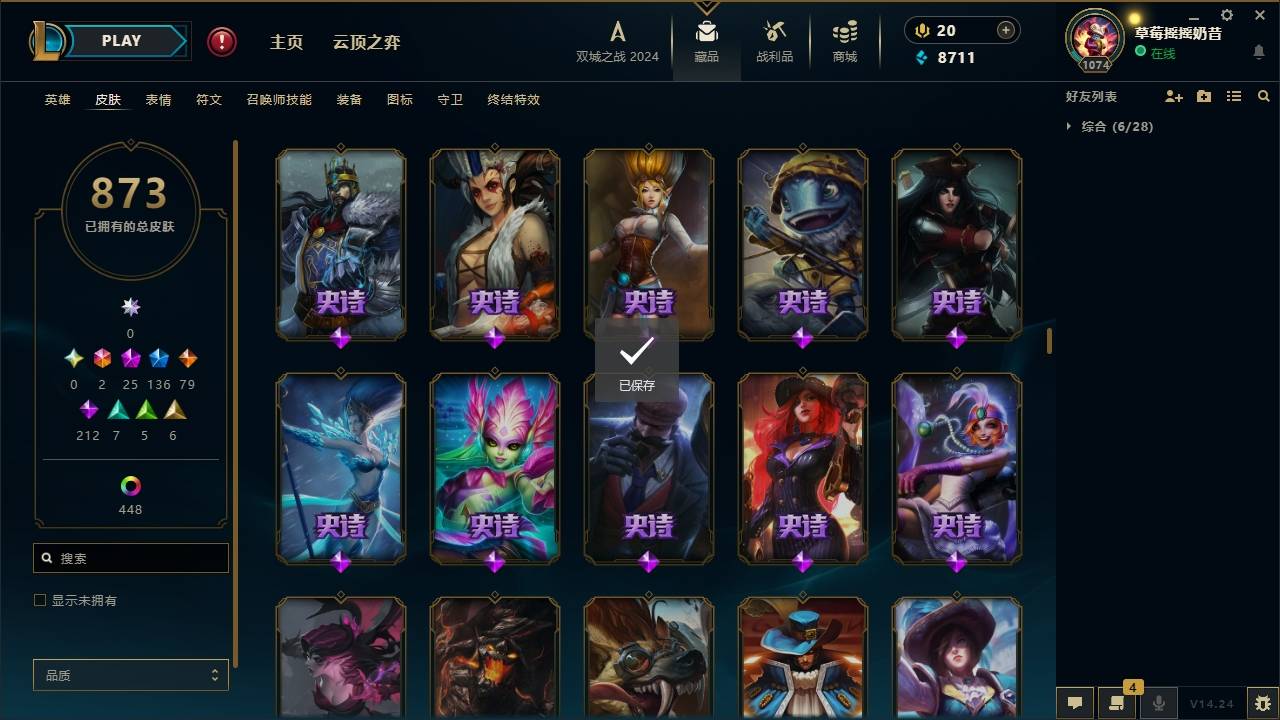Open the 云顶之弈 menu item

click(368, 42)
